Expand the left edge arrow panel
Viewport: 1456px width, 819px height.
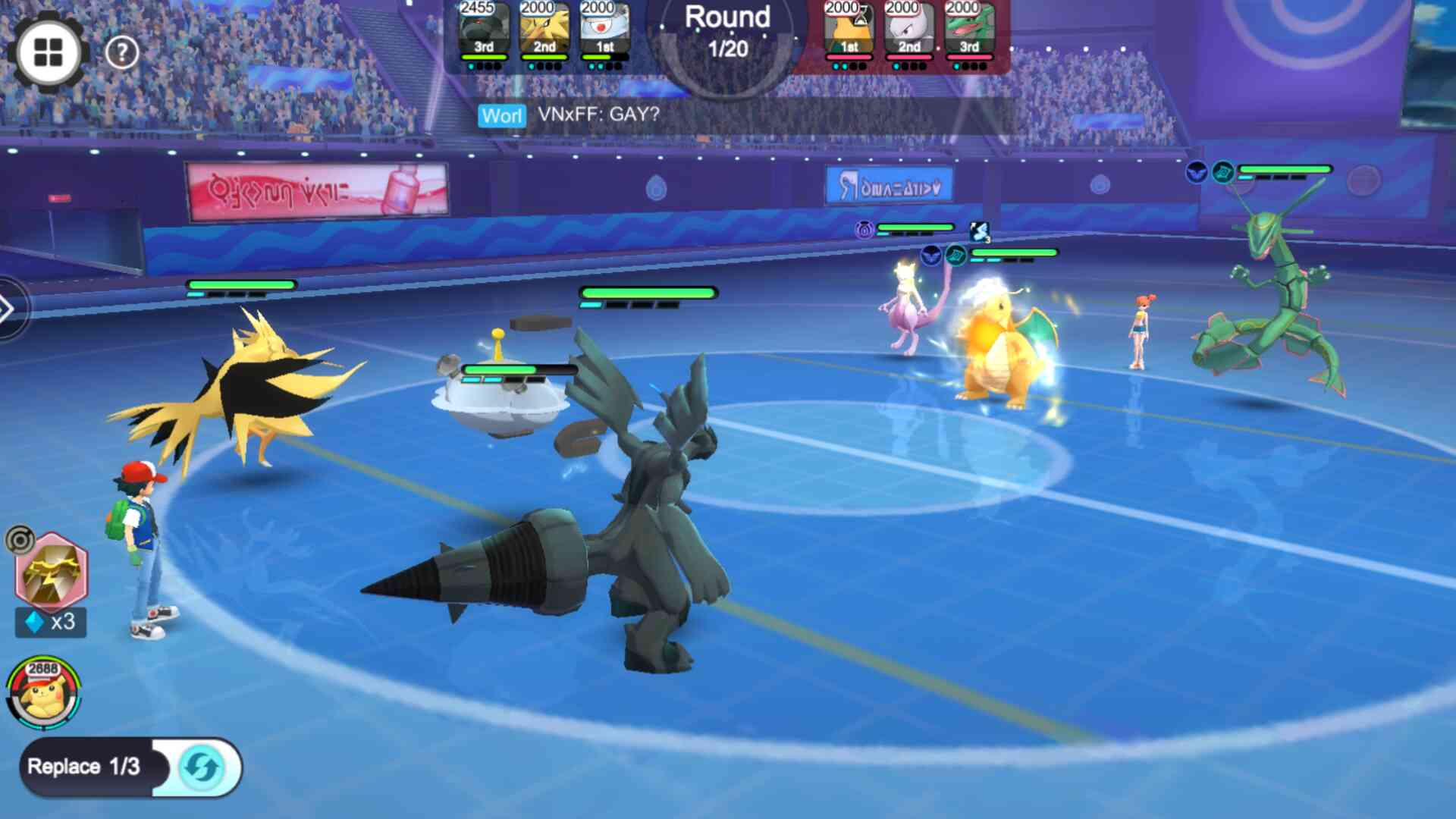[8, 309]
